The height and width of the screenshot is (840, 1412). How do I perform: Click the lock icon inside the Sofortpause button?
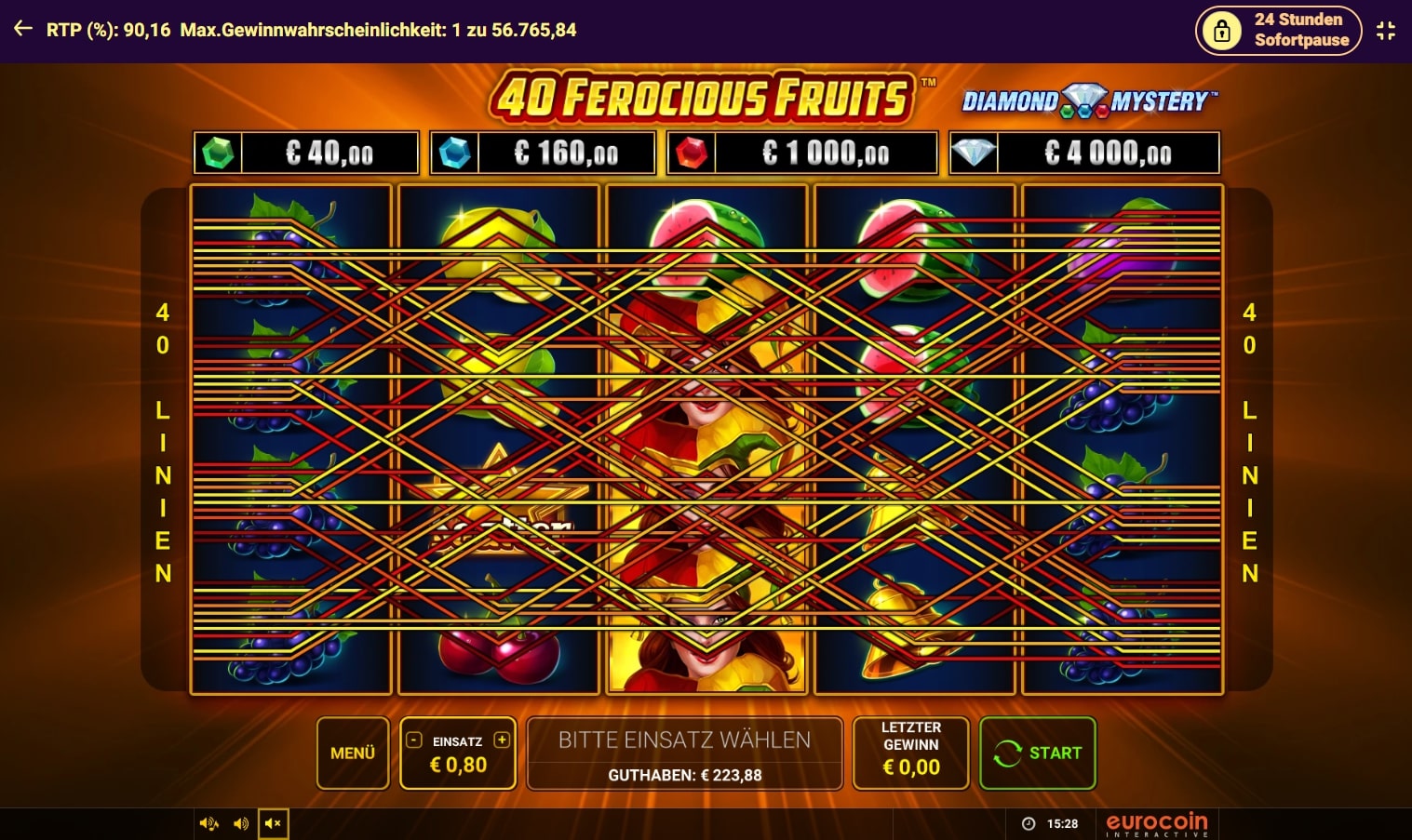pos(1220,30)
